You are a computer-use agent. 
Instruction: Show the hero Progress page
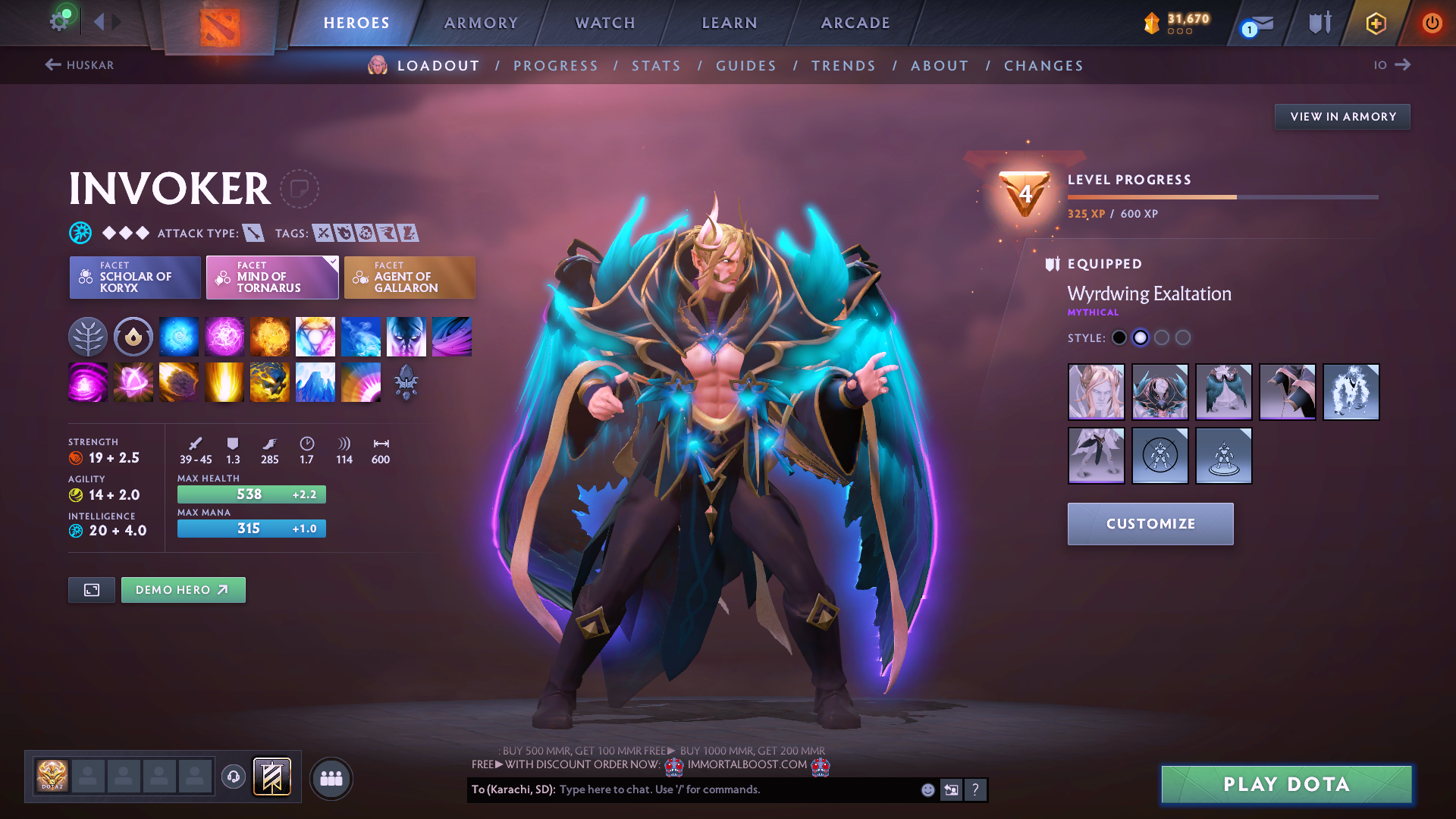click(x=556, y=66)
